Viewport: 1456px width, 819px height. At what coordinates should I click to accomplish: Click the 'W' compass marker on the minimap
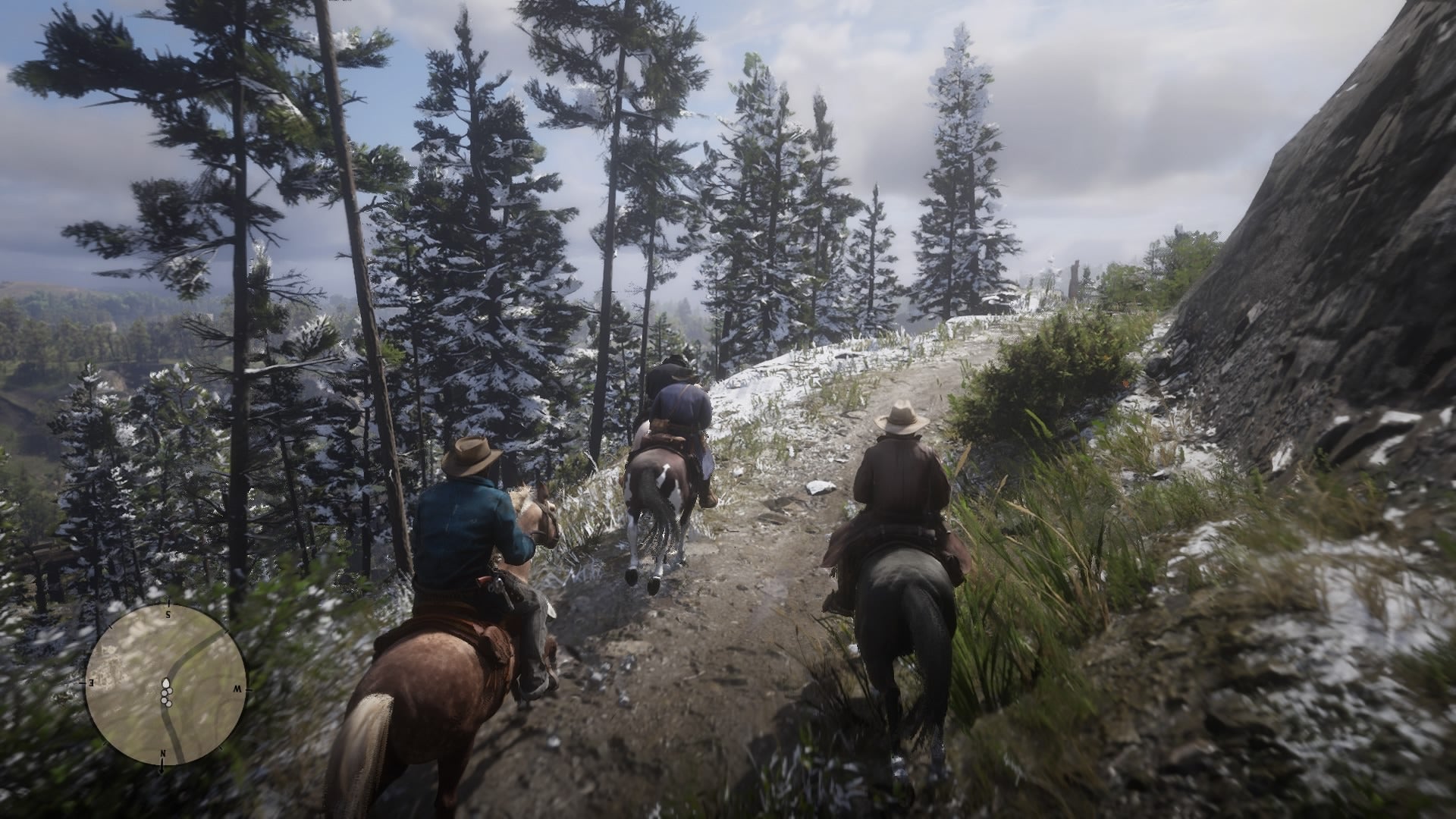[239, 689]
